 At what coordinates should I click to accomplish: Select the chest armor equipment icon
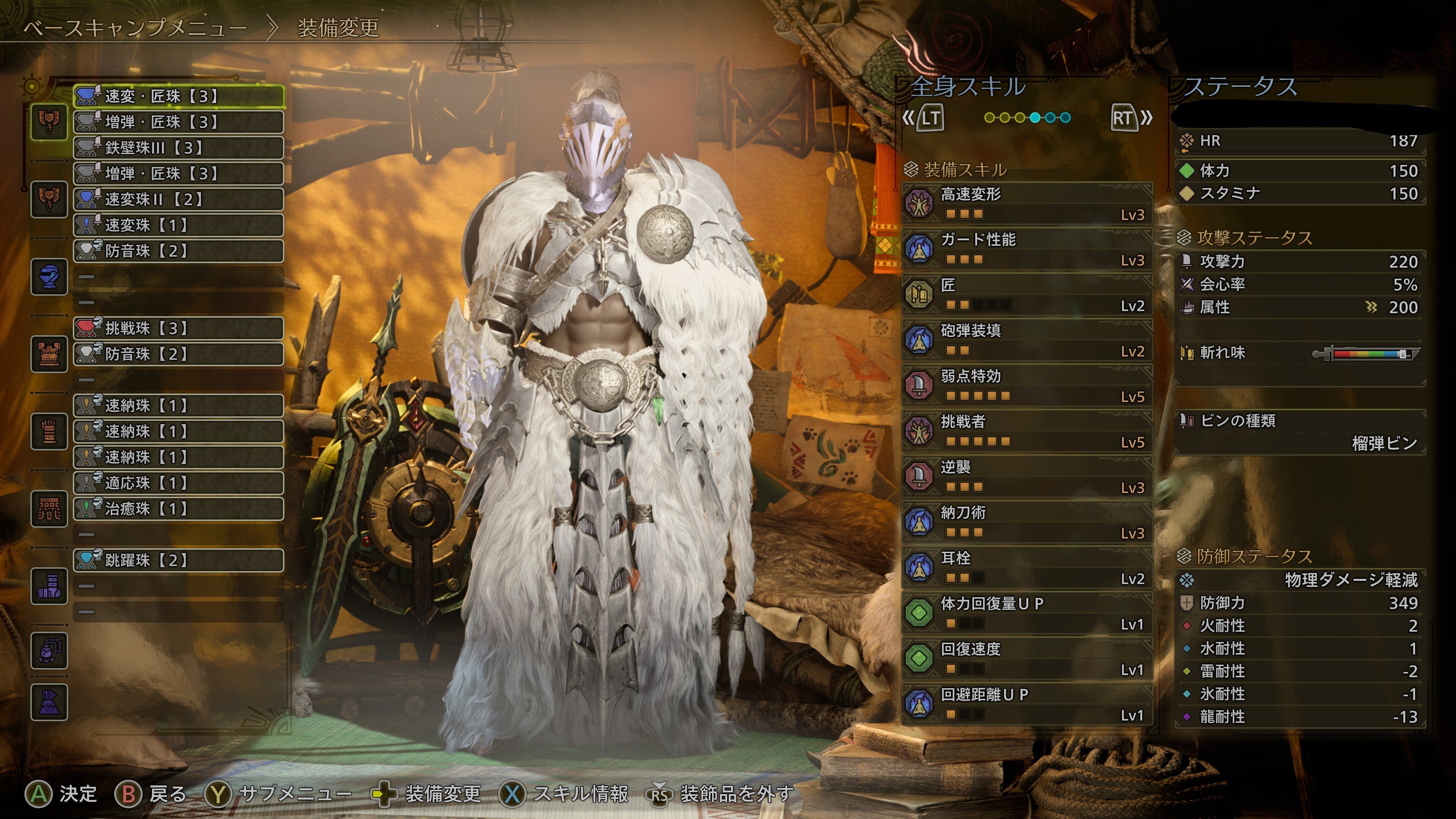pyautogui.click(x=49, y=354)
